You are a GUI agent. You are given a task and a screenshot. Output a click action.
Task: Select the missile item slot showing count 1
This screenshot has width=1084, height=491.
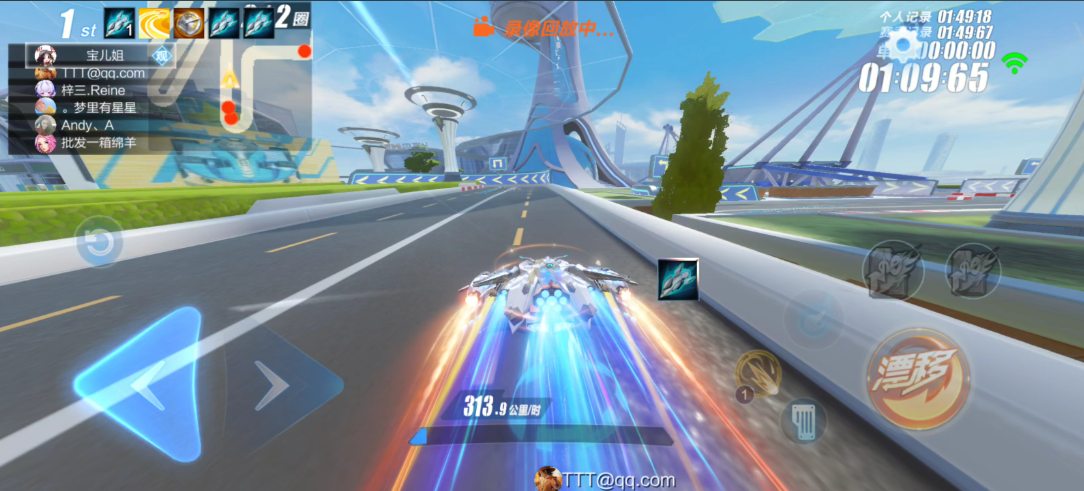click(119, 22)
